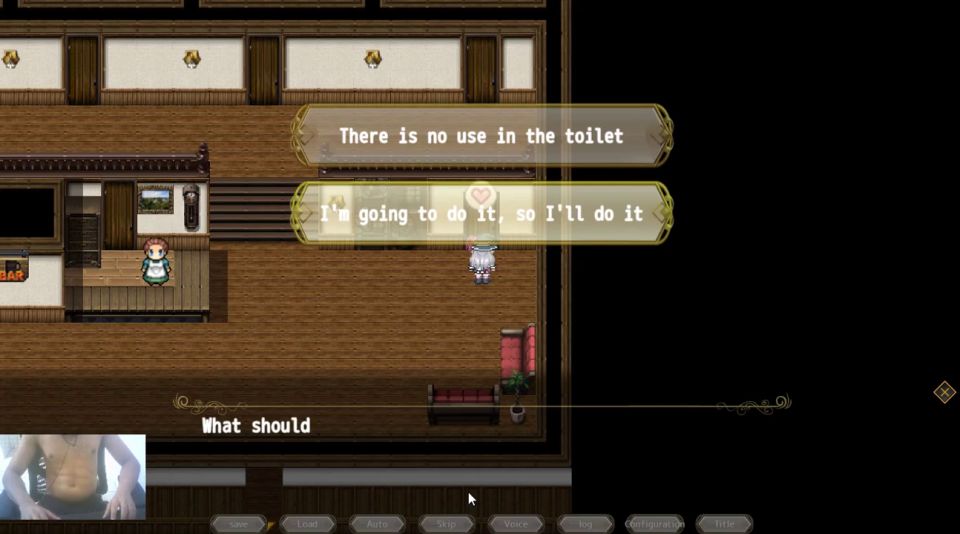Choose "There is no use in the toilet"
Viewport: 960px width, 534px height.
(481, 136)
